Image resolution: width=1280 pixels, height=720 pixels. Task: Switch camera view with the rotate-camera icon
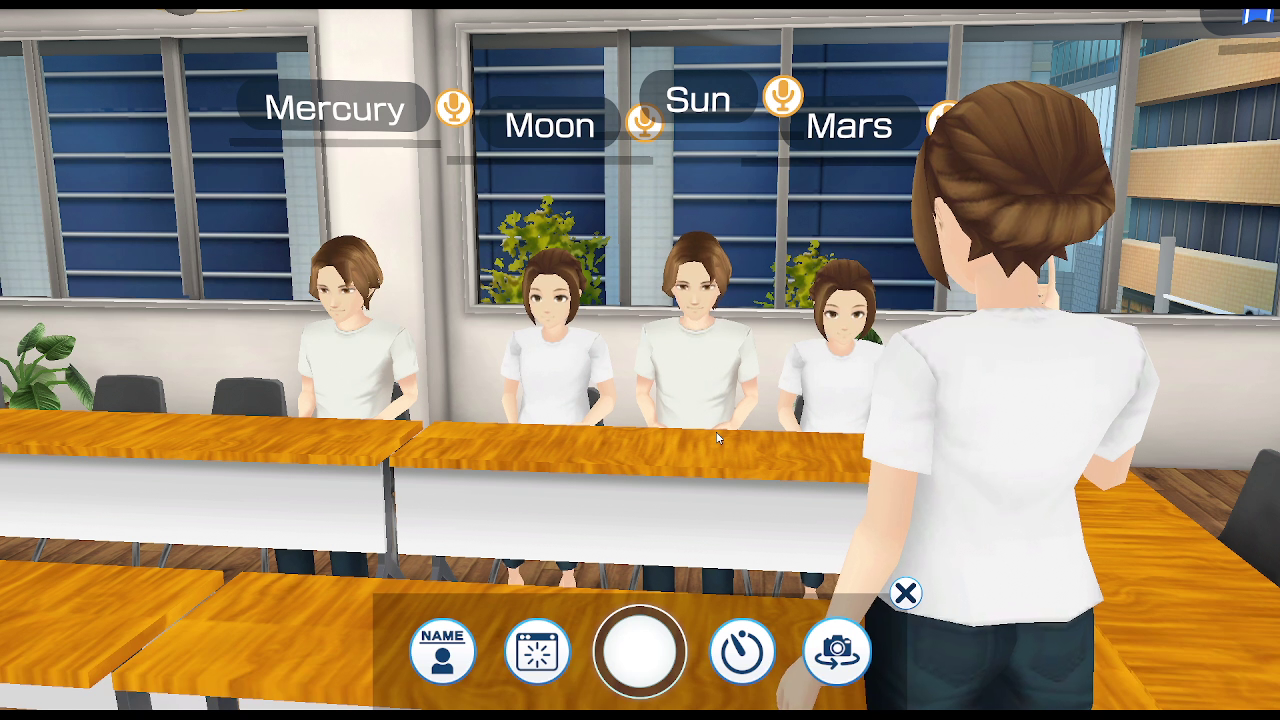coord(837,651)
